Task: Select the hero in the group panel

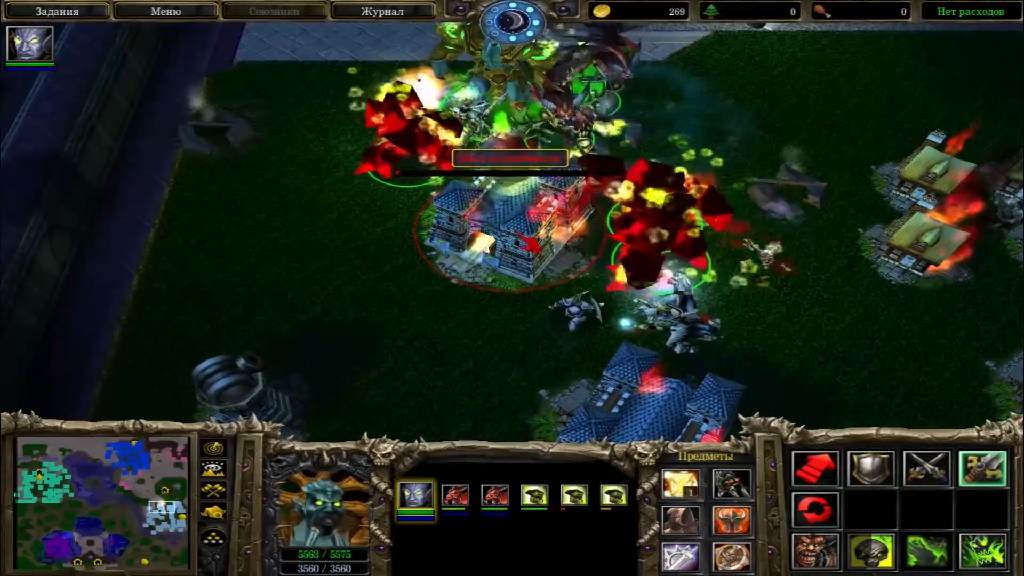Action: tap(416, 495)
